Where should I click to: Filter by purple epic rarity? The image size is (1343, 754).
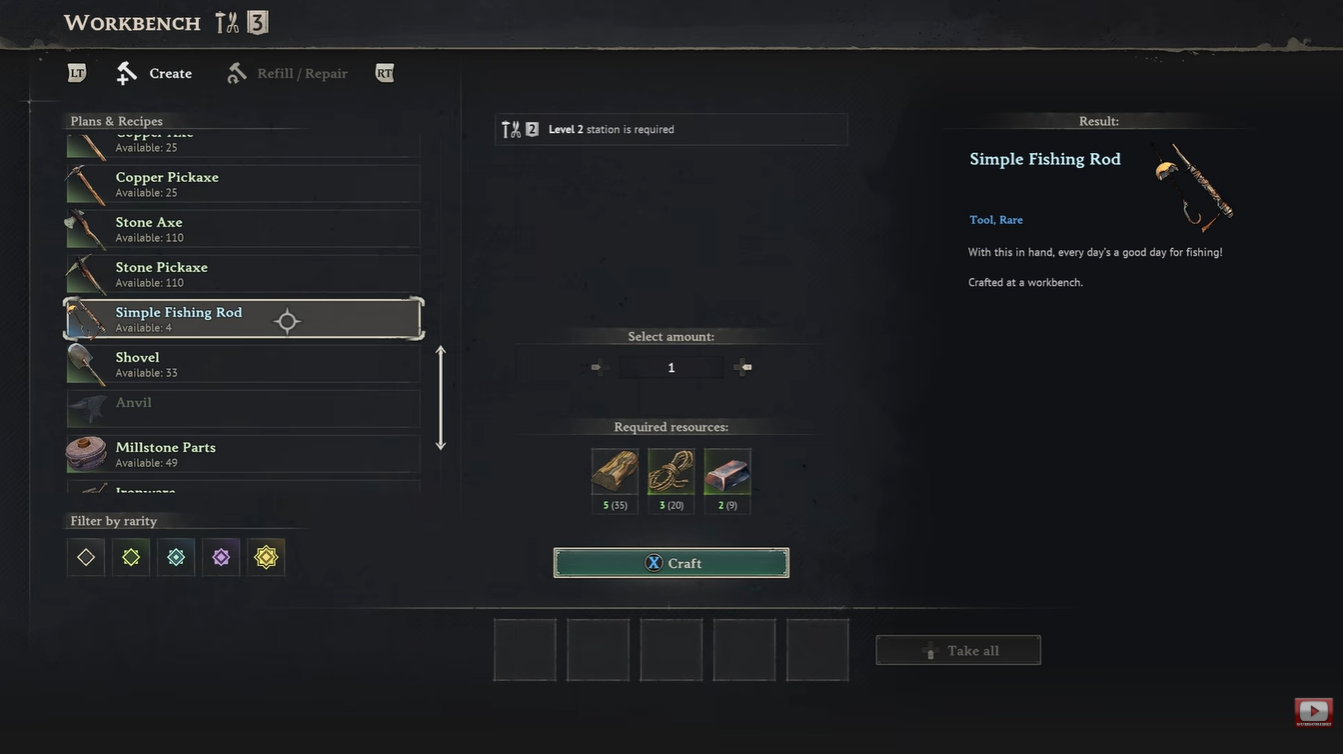[221, 557]
